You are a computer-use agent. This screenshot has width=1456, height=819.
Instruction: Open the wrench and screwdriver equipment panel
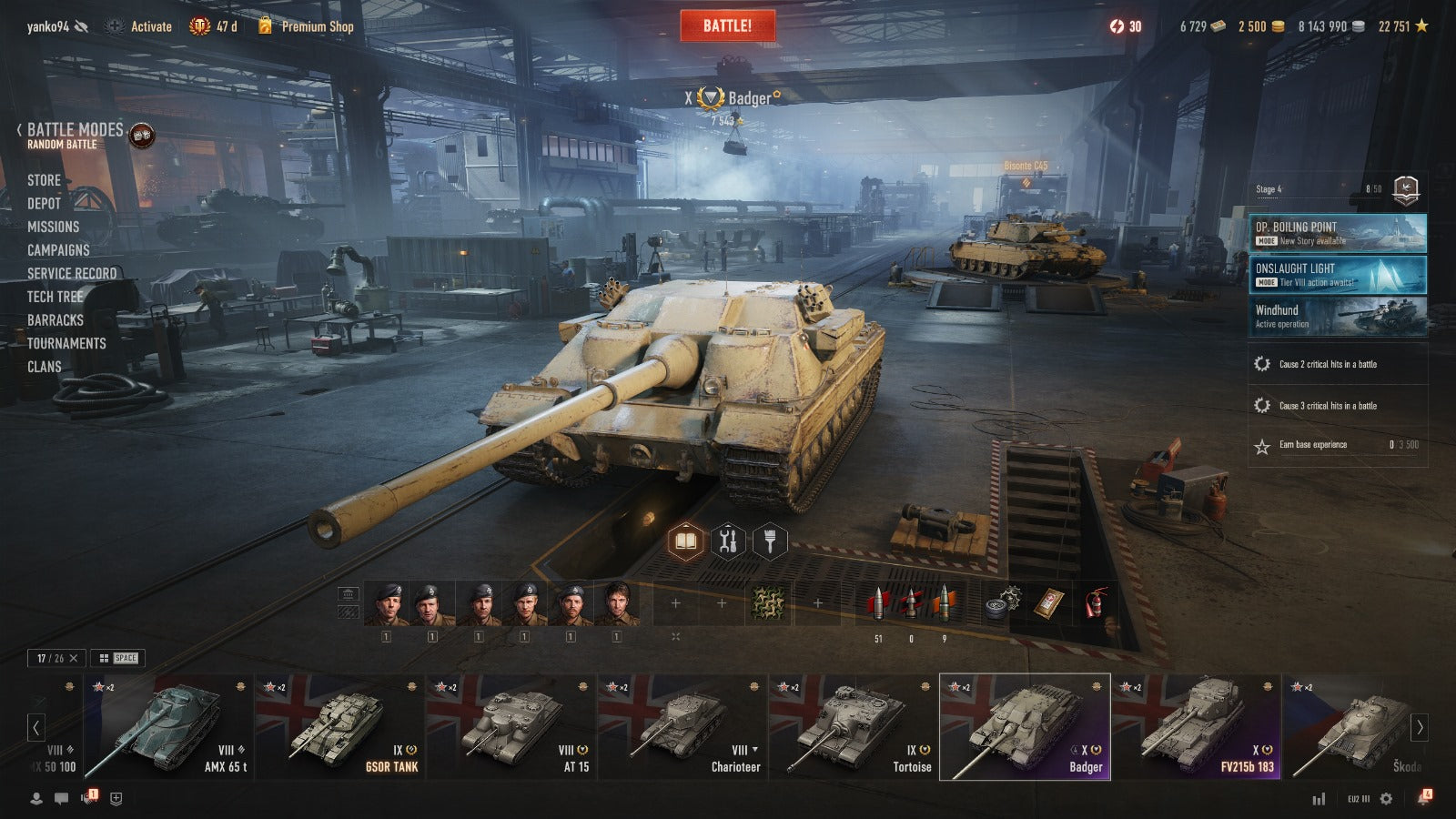click(727, 541)
